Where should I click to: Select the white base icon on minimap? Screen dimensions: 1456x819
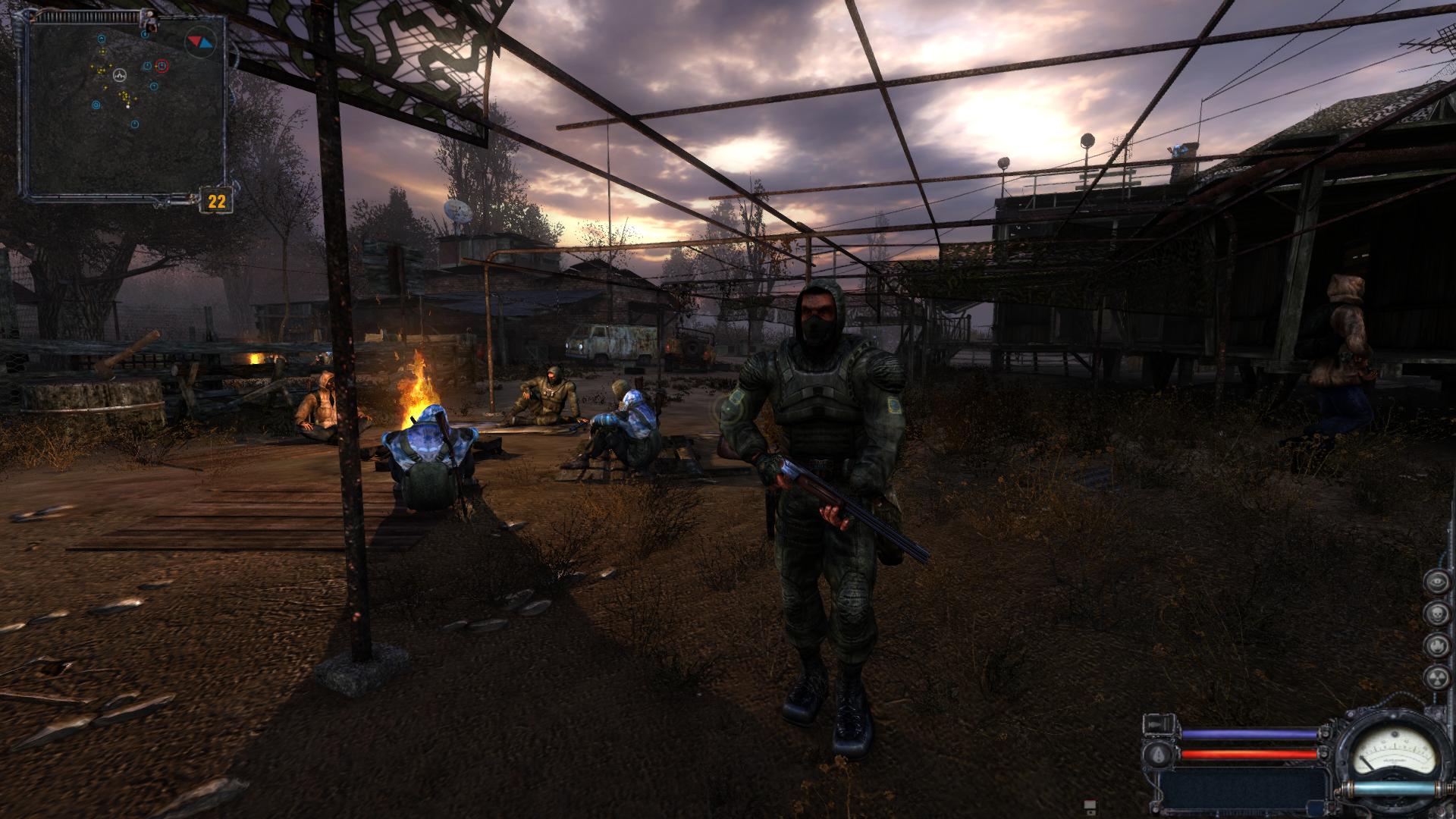tap(120, 75)
